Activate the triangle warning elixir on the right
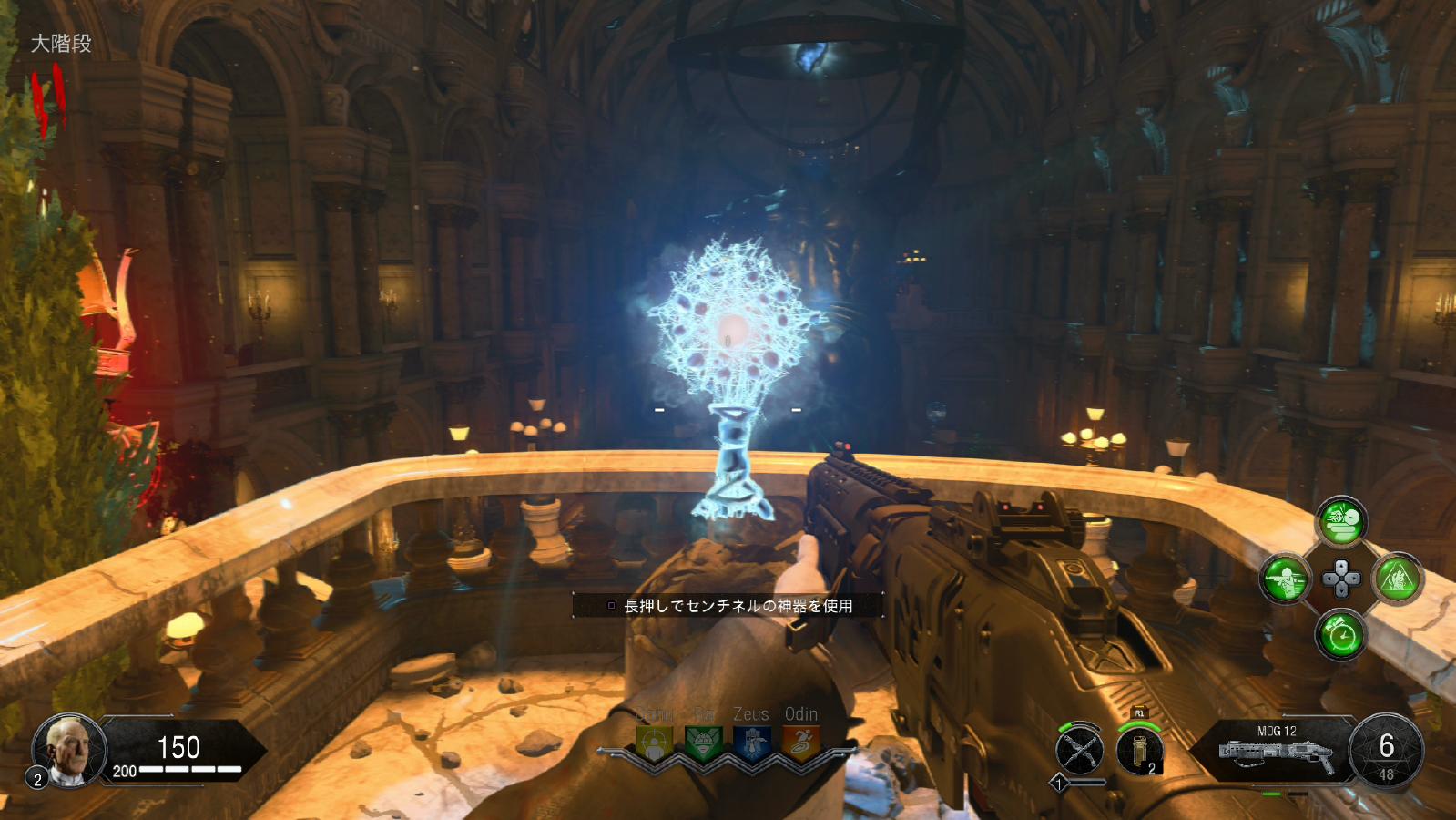 pyautogui.click(x=1398, y=578)
